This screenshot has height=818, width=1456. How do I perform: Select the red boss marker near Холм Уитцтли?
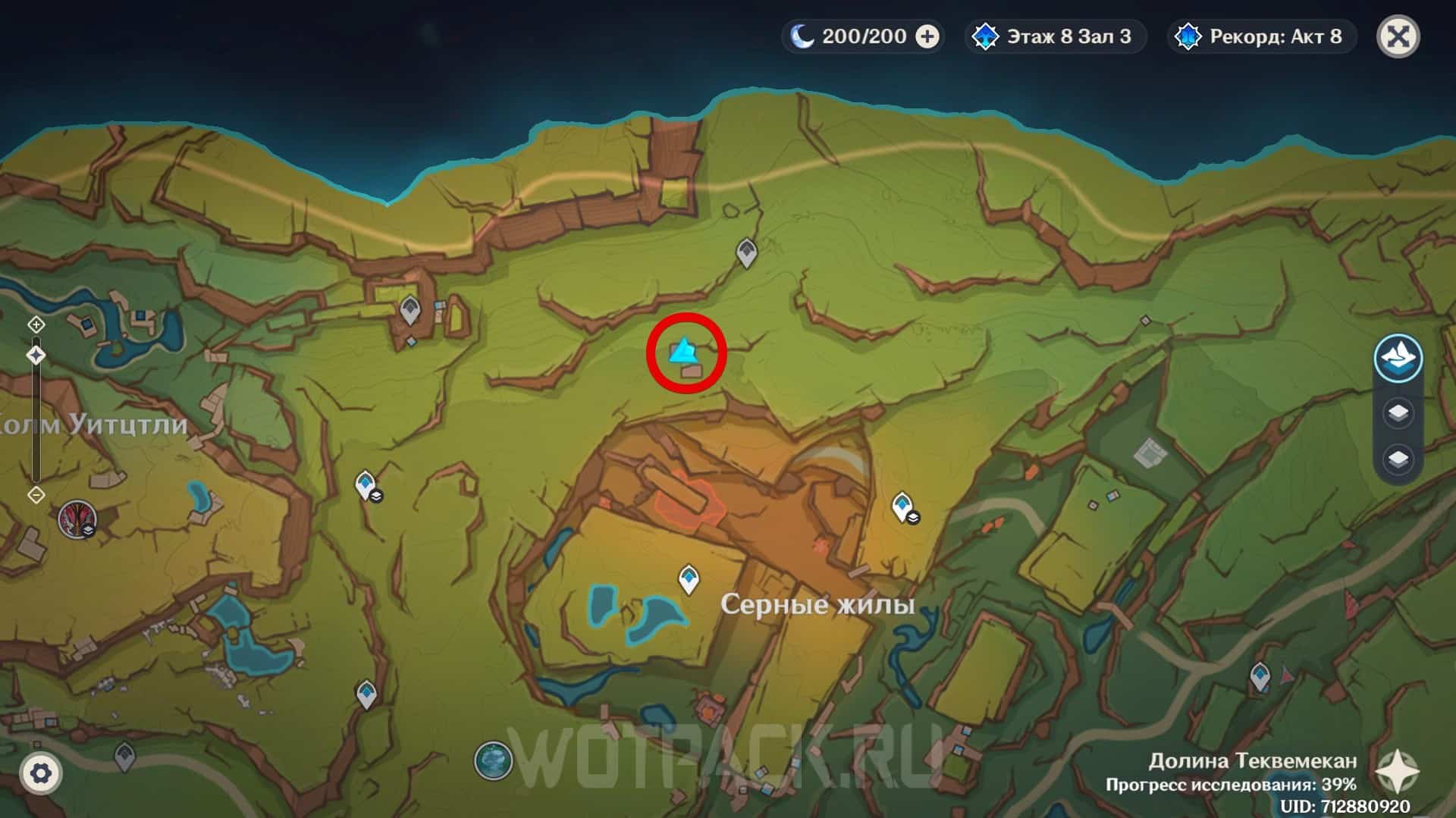(77, 519)
